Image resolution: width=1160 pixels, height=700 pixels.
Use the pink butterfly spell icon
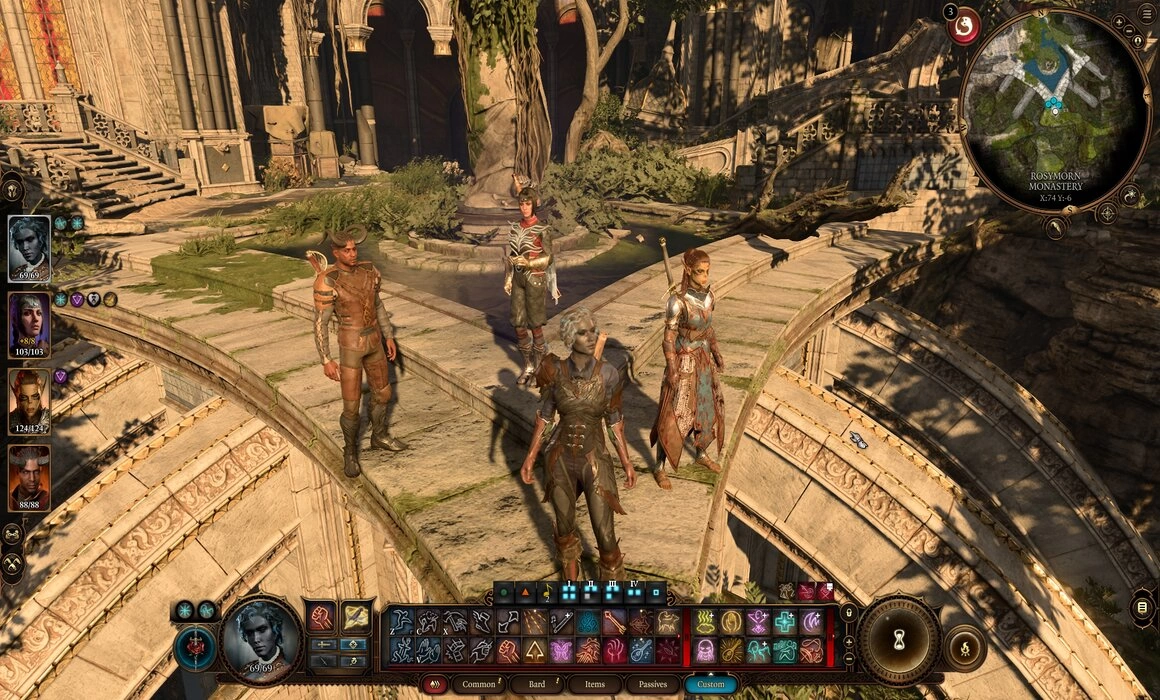click(561, 651)
